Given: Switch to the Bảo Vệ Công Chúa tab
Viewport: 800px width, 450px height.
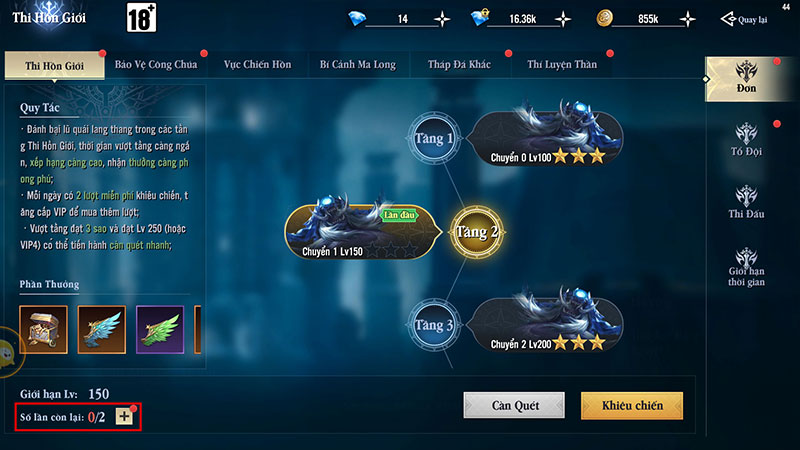Looking at the screenshot, I should click(155, 65).
